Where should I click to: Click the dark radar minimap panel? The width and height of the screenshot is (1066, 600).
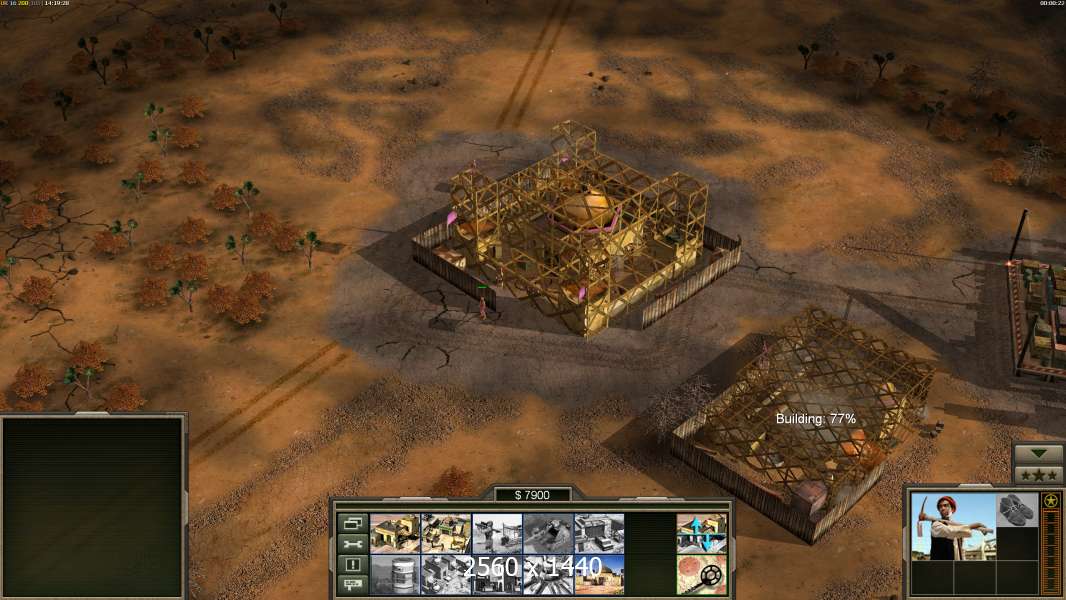click(93, 507)
